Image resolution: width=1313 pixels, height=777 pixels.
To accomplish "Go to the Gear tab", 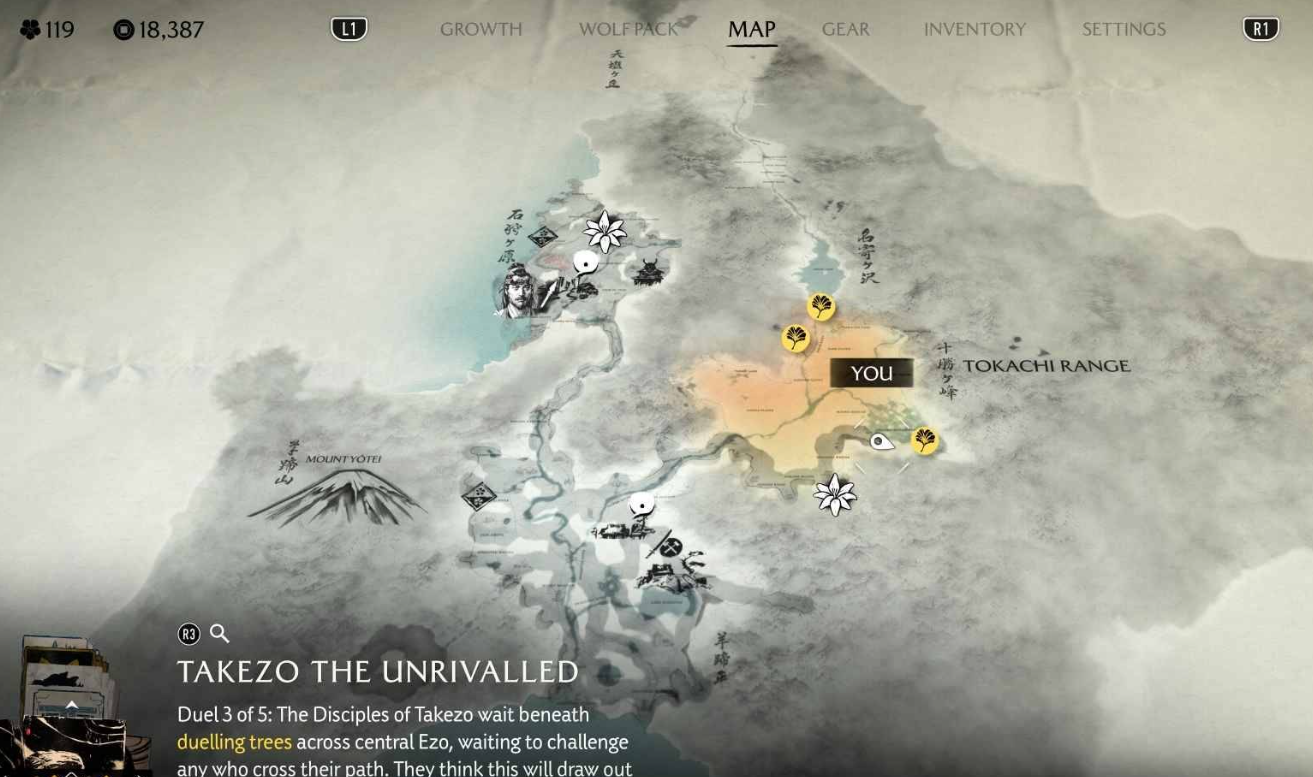I will (845, 29).
